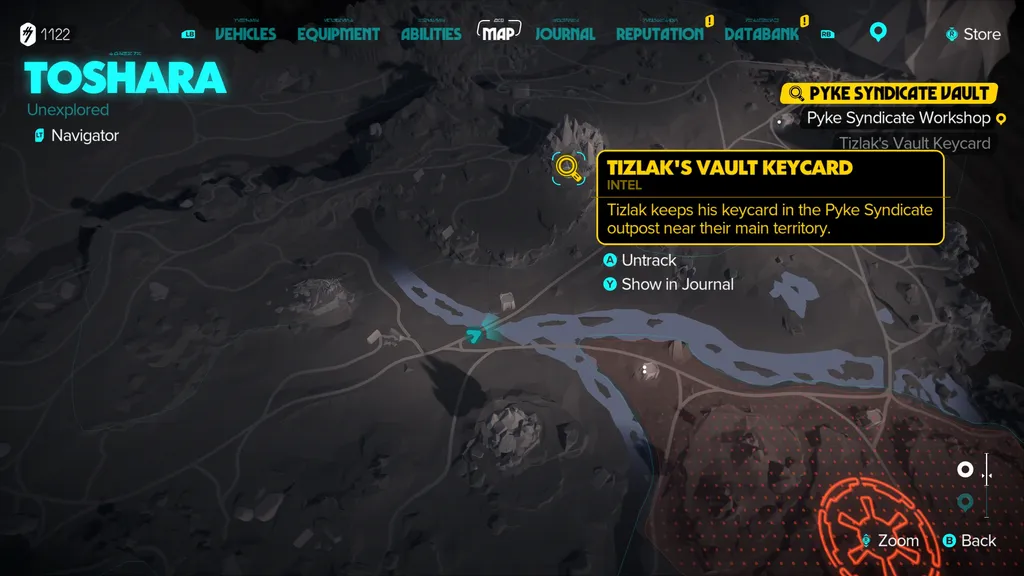
Task: Open the Equipment tab
Action: pos(338,33)
